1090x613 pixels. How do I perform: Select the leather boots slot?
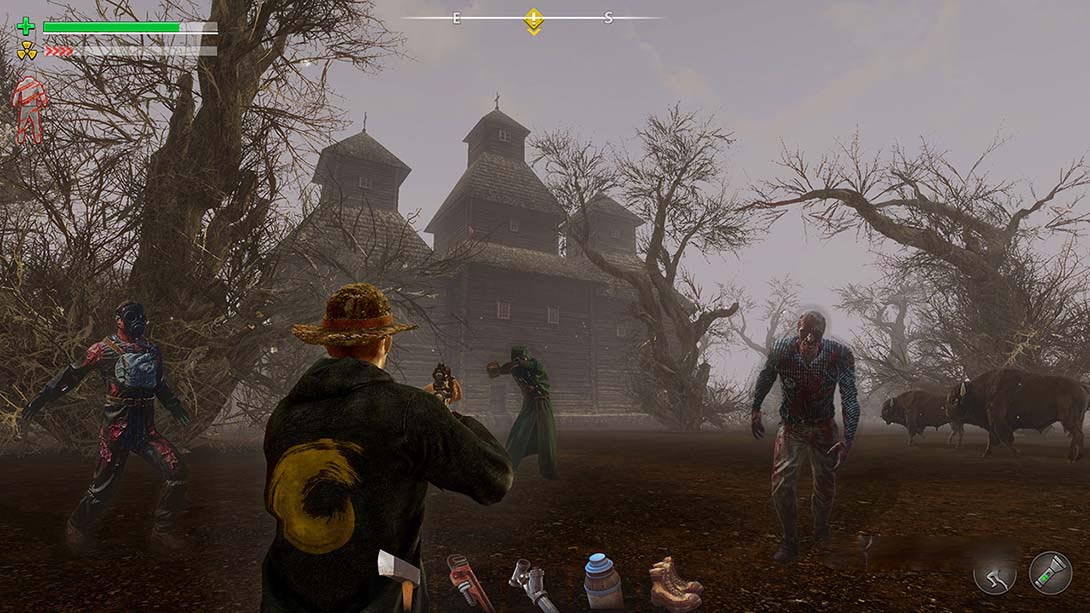click(675, 583)
